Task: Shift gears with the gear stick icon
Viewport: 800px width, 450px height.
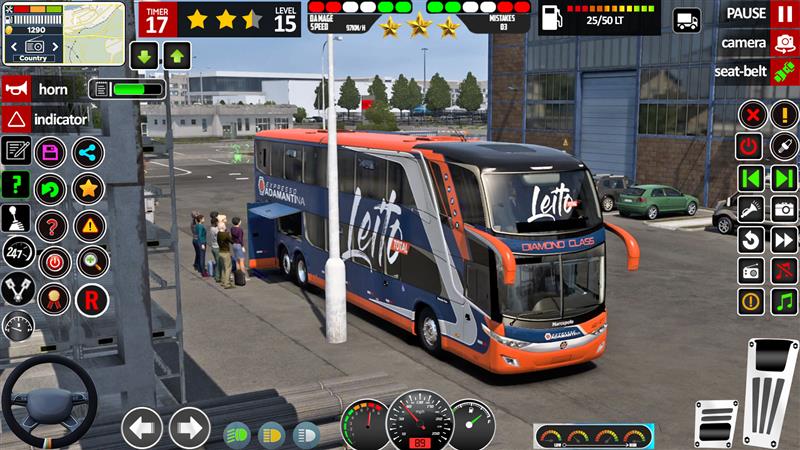Action: click(x=17, y=219)
